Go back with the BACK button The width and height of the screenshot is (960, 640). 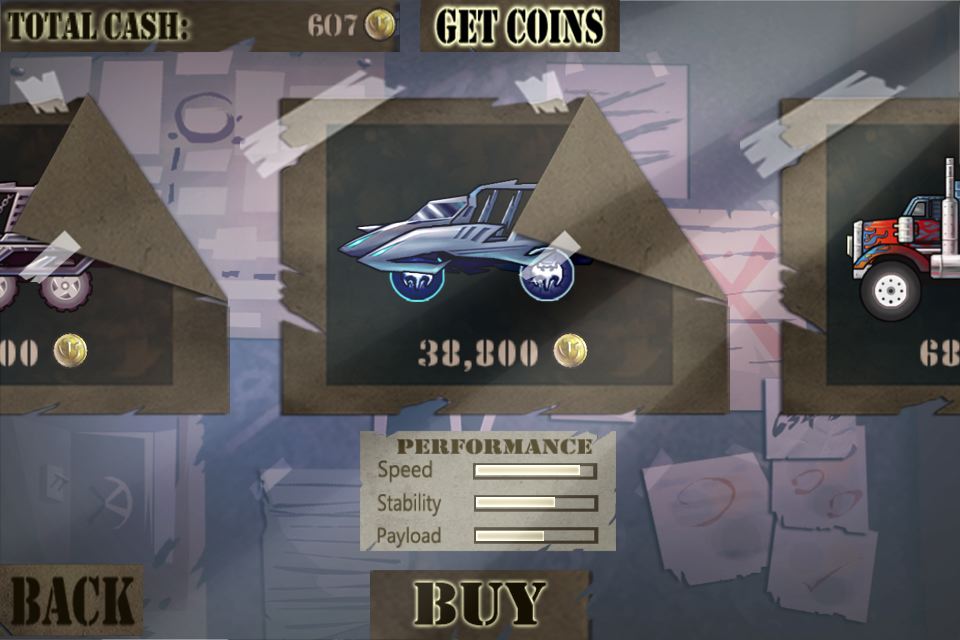pos(71,602)
